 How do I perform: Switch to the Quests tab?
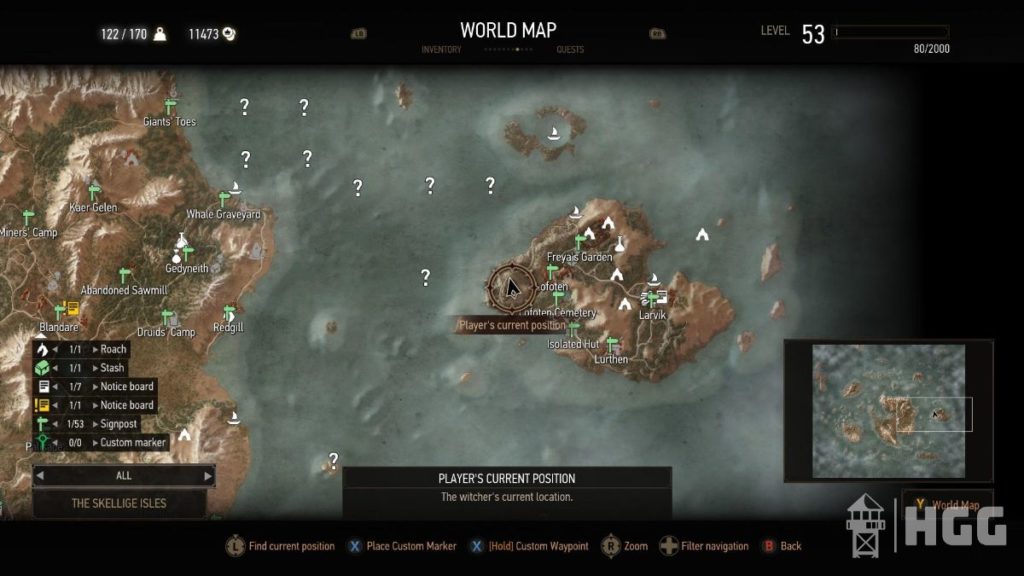[x=570, y=49]
